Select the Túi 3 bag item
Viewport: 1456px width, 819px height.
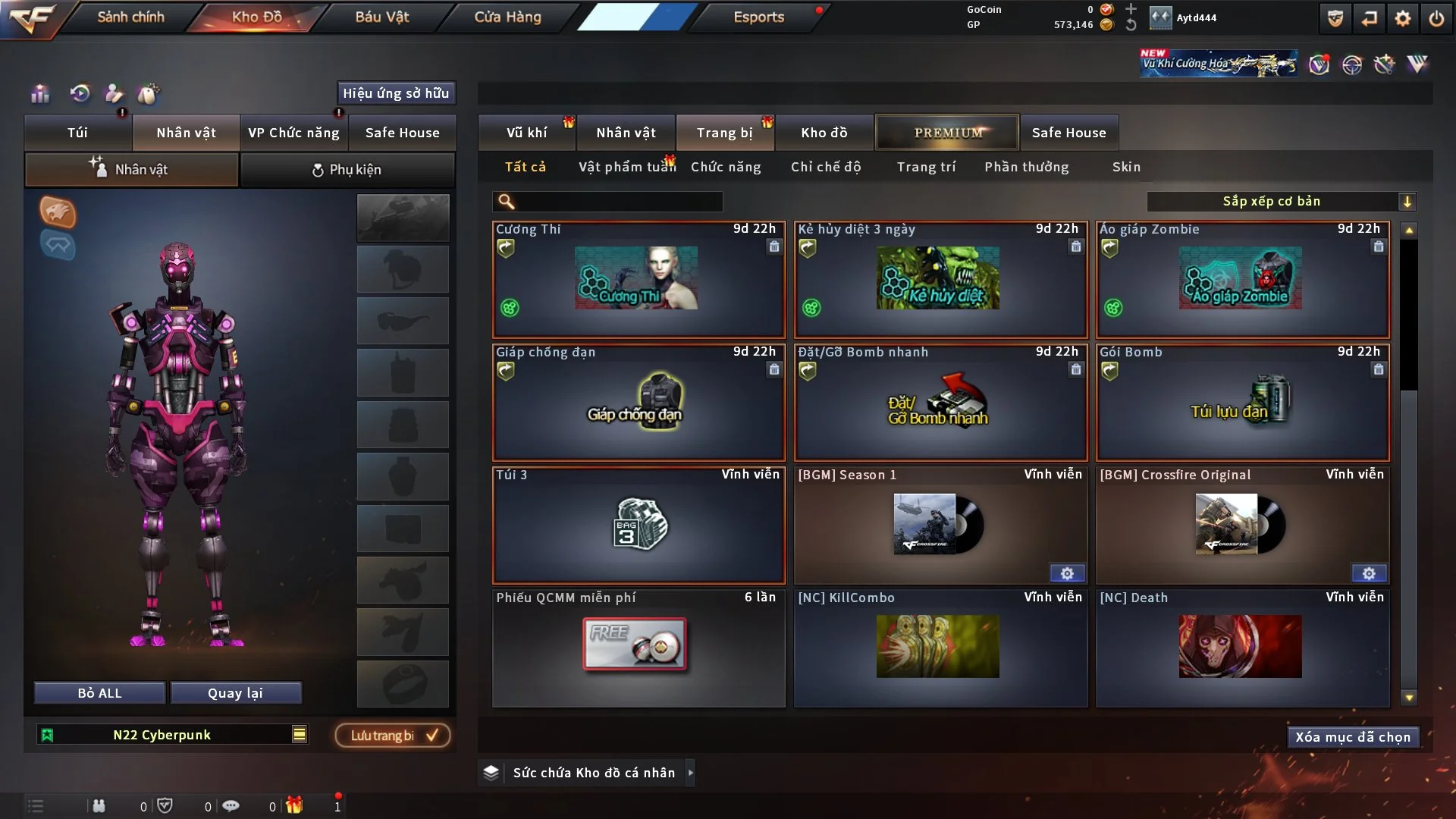638,526
